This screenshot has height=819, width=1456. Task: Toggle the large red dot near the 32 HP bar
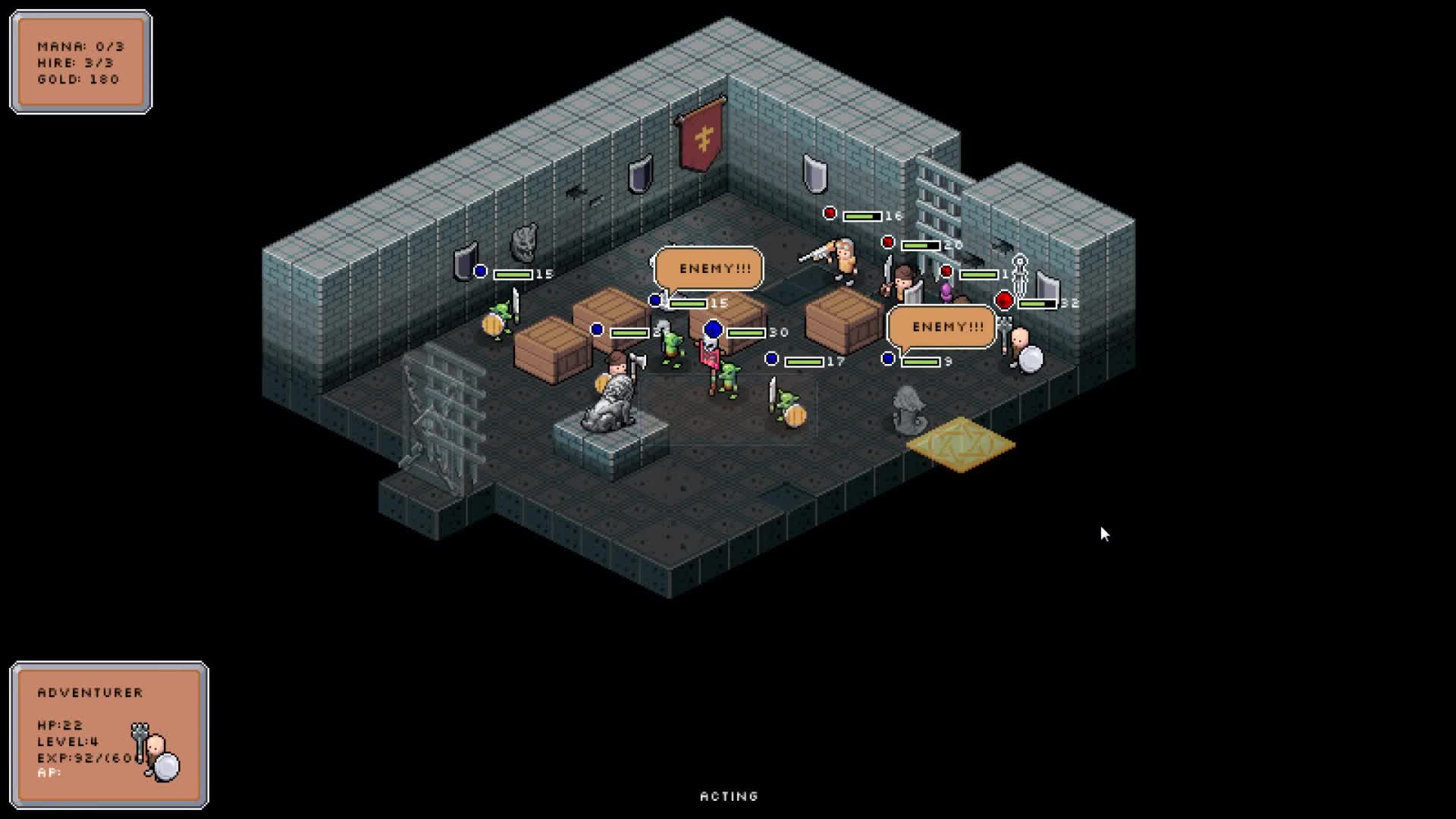point(1003,300)
